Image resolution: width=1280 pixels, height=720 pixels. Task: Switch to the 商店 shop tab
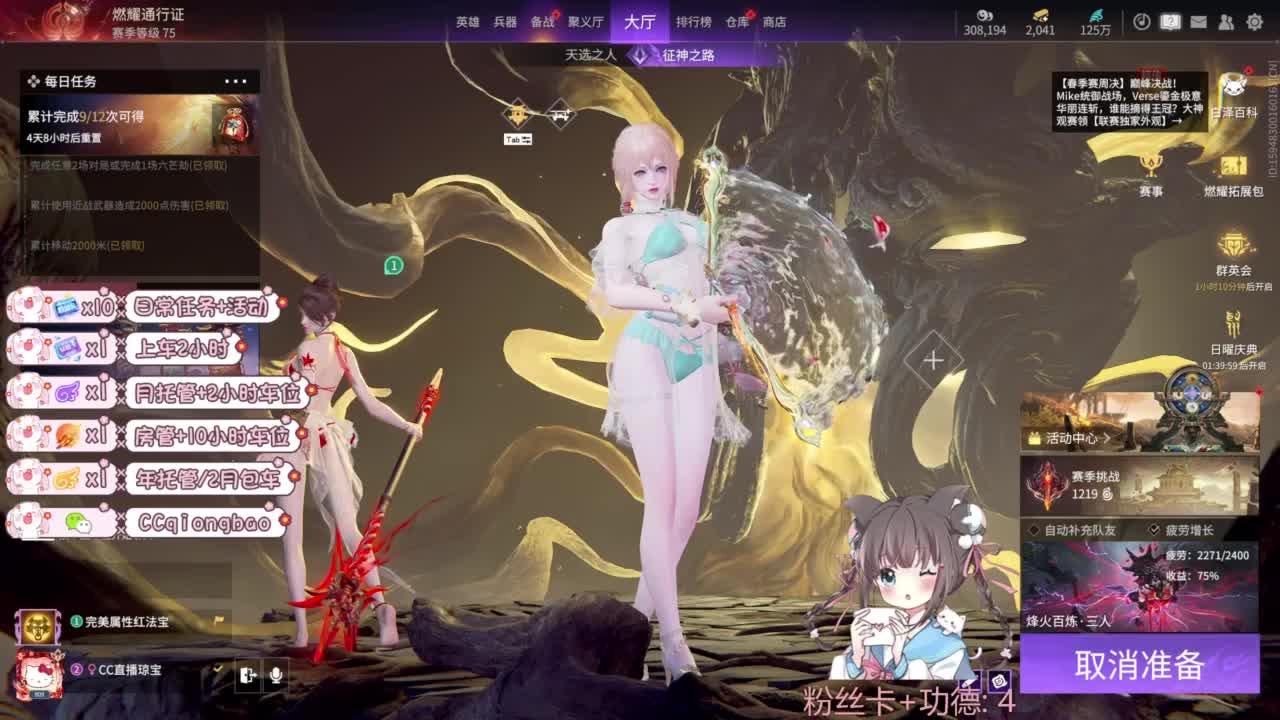[778, 22]
